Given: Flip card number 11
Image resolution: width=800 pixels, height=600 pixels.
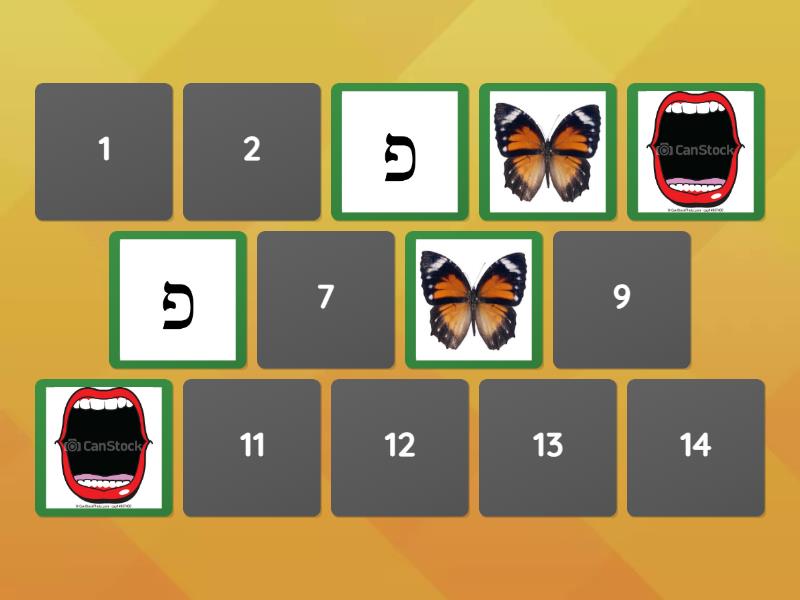Looking at the screenshot, I should coord(252,447).
